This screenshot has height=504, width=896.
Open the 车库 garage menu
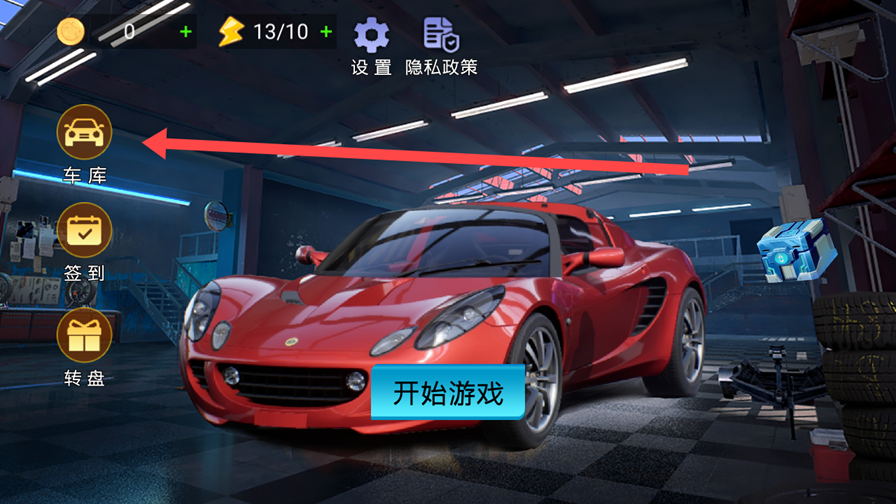tap(85, 133)
